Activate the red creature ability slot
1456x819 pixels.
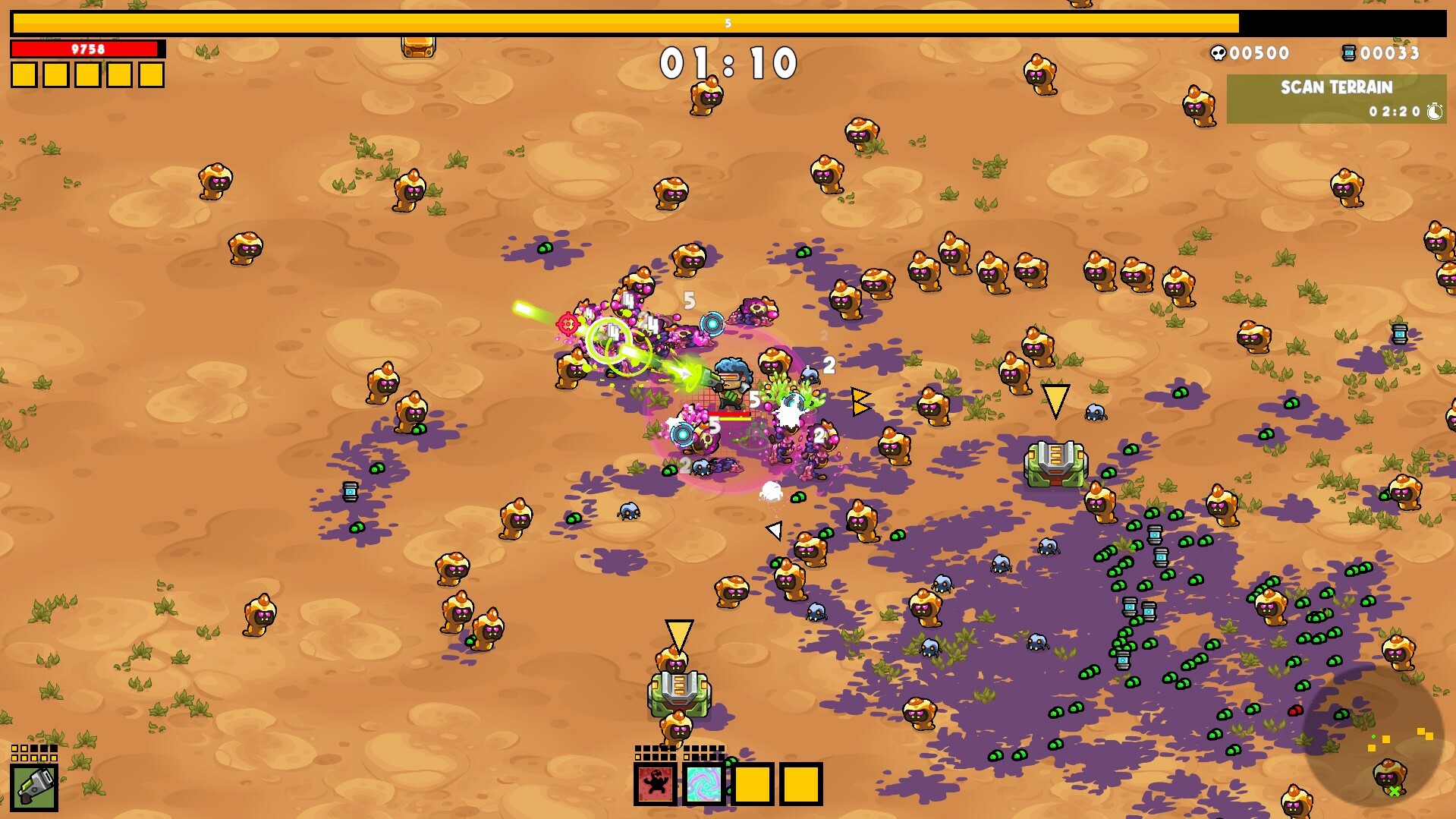tap(656, 784)
